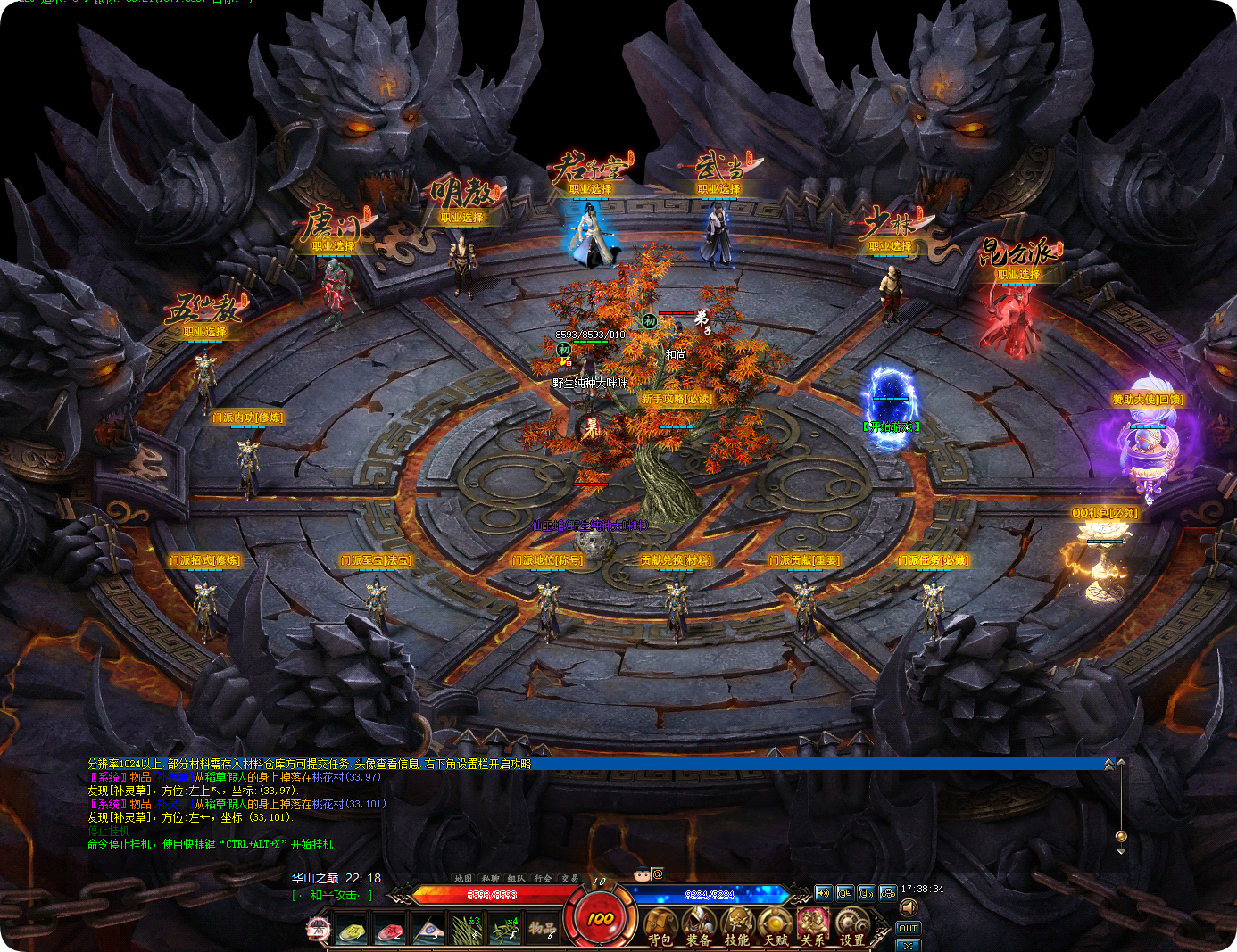Use the blue pennant flag in hotbar slot 3
This screenshot has width=1237, height=952.
coord(428,931)
